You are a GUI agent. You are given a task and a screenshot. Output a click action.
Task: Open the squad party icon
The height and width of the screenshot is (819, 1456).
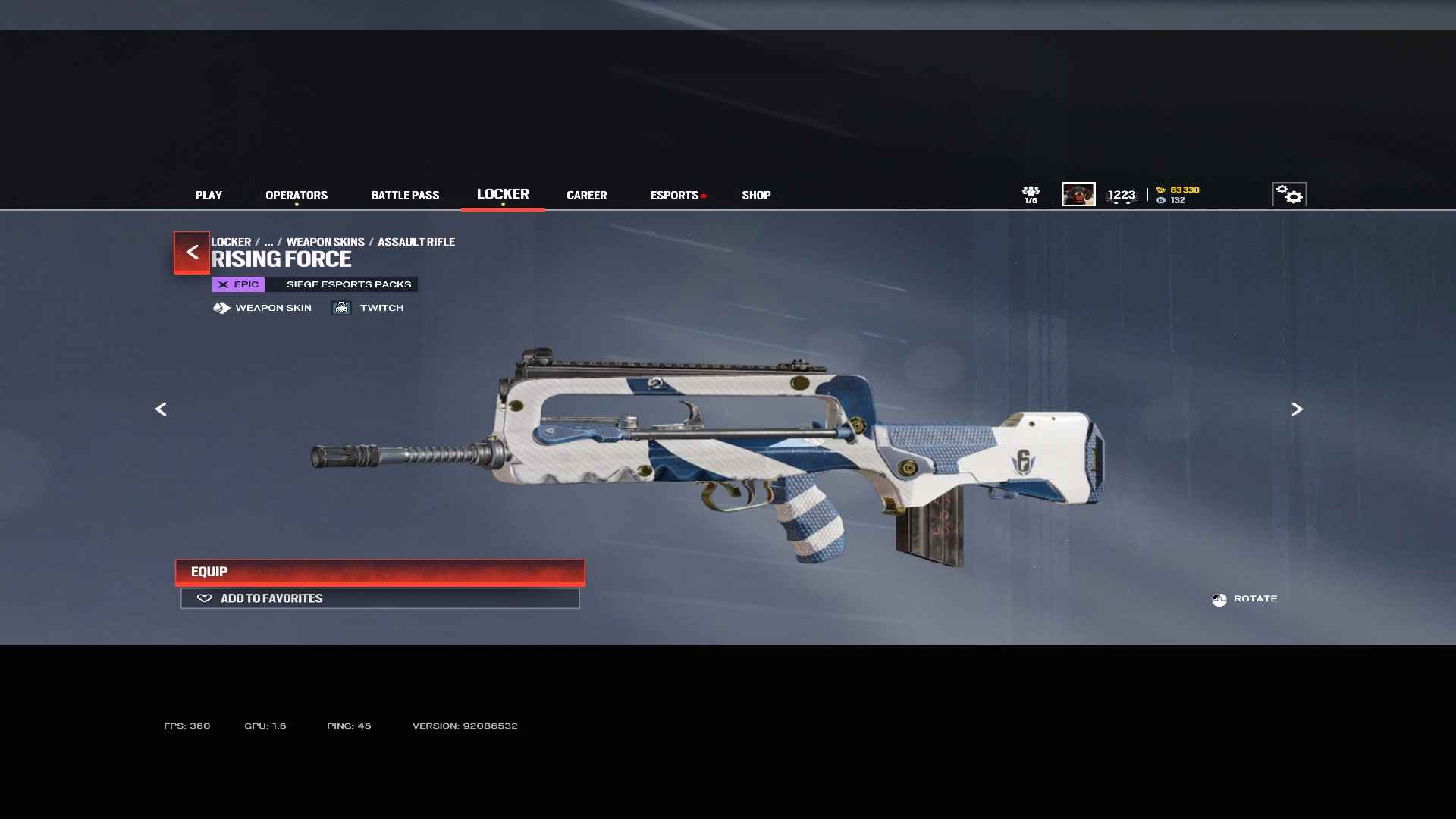coord(1031,194)
